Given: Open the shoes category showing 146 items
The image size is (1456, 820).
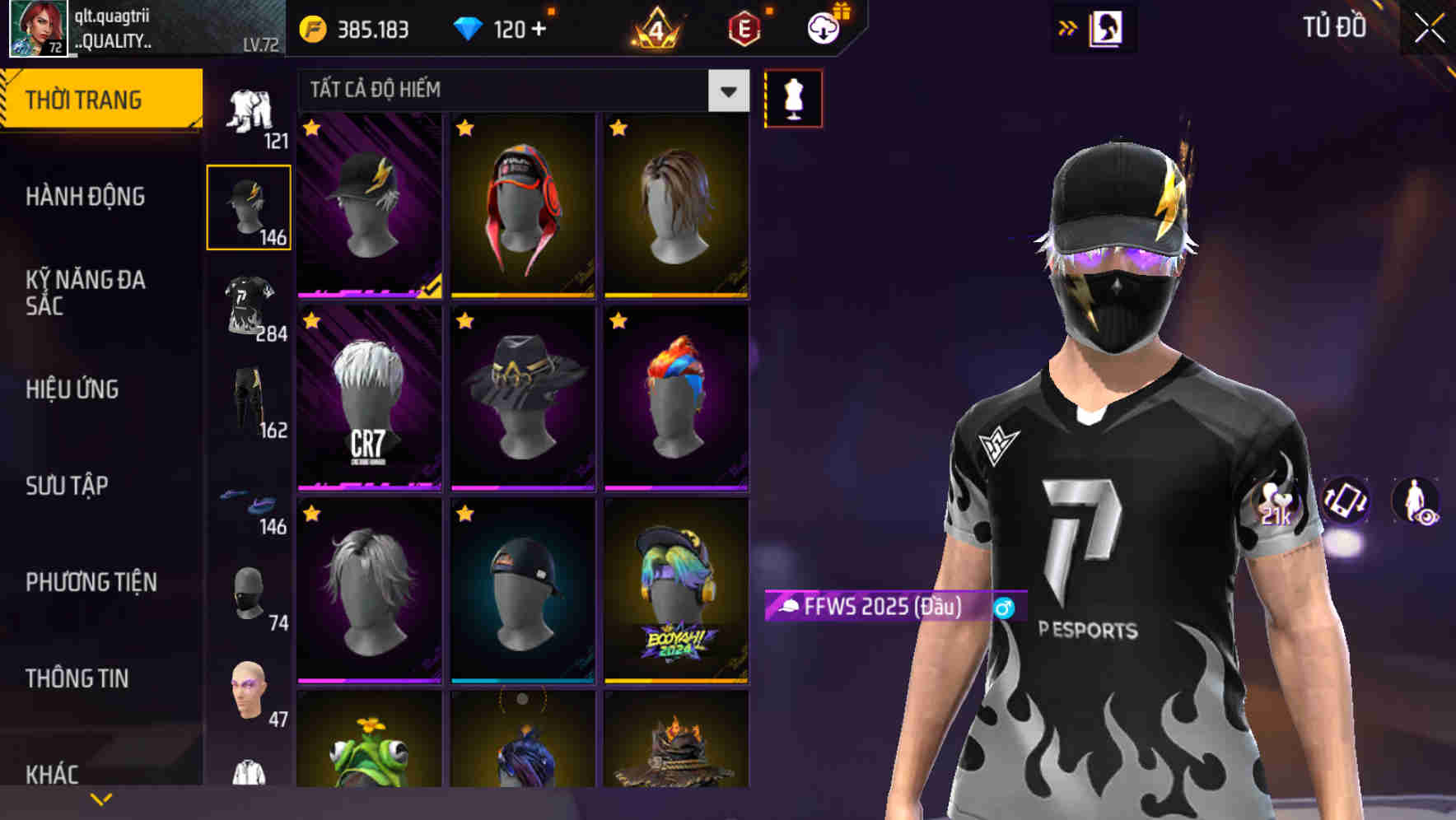Looking at the screenshot, I should (x=250, y=506).
